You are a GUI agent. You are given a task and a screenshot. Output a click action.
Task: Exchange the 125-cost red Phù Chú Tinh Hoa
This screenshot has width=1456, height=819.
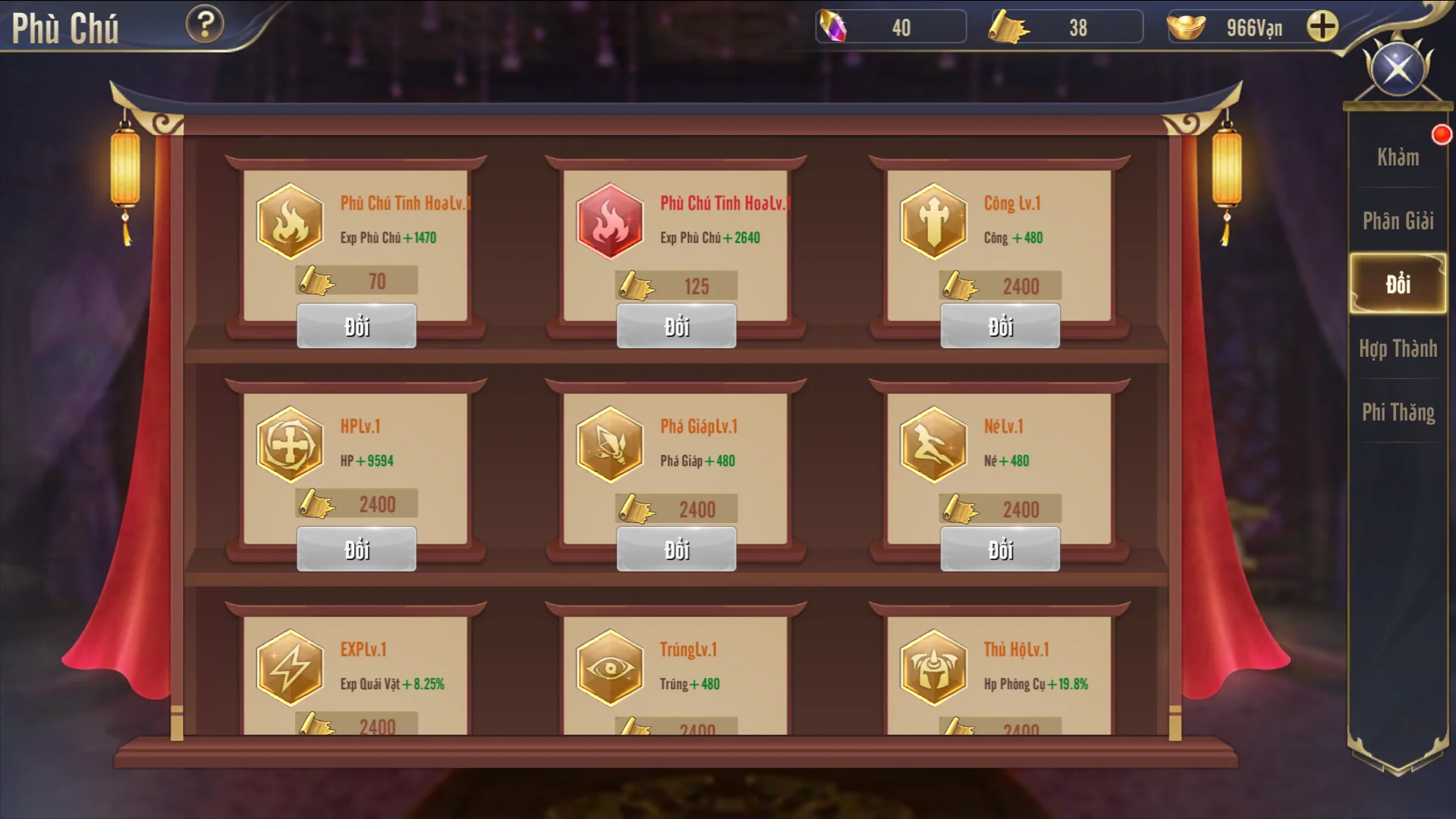[676, 326]
